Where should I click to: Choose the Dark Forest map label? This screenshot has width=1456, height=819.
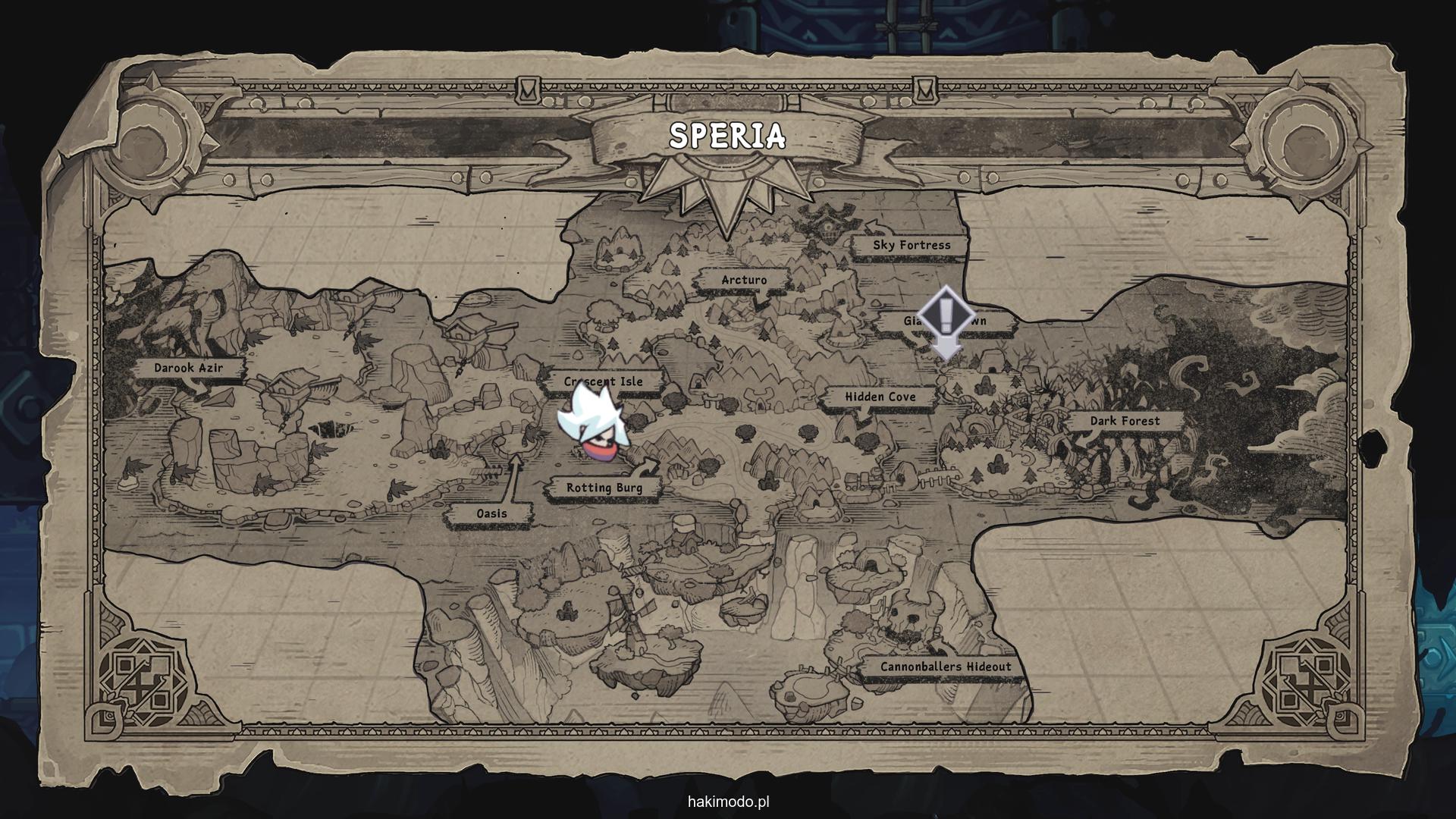(x=1125, y=421)
